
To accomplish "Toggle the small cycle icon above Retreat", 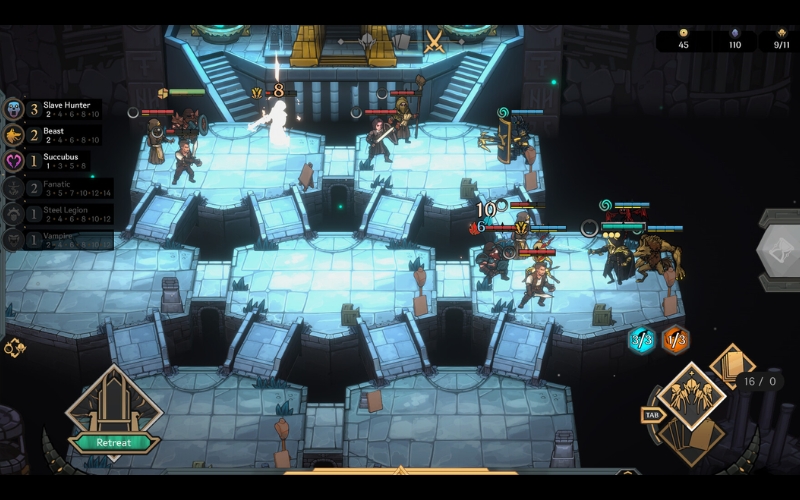I will click(x=14, y=348).
